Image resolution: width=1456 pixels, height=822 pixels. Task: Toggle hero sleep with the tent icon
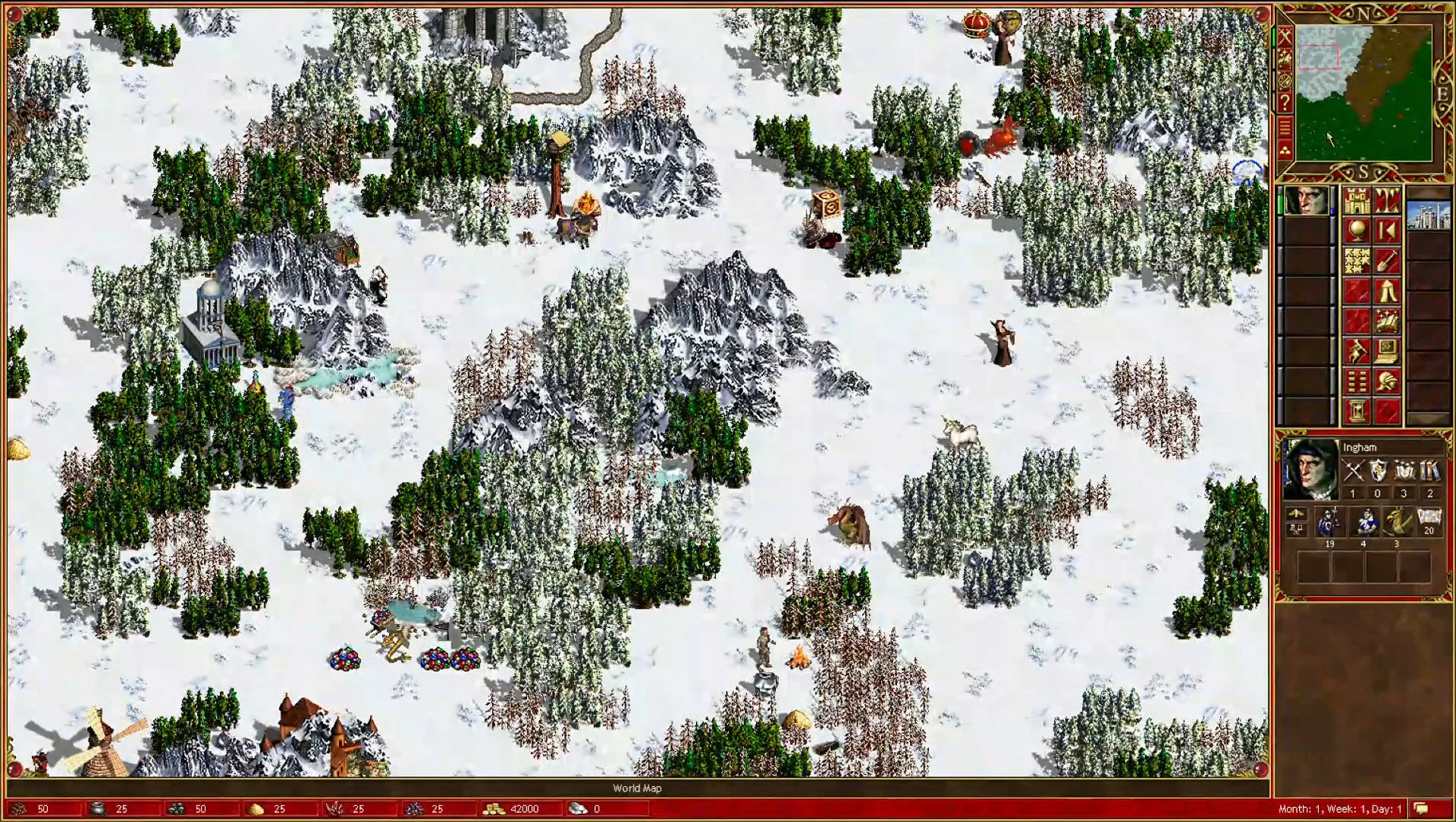pyautogui.click(x=1387, y=291)
